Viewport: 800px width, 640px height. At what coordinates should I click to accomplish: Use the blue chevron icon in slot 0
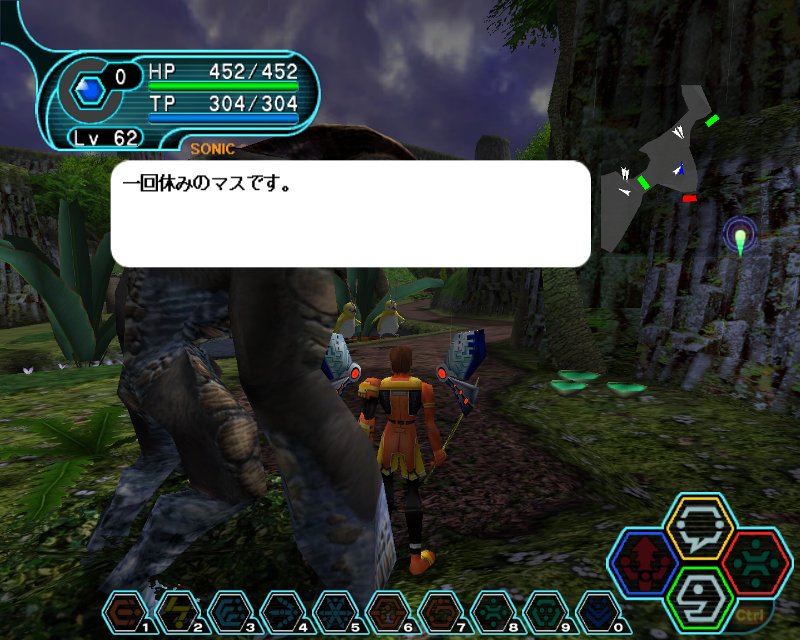pyautogui.click(x=595, y=610)
